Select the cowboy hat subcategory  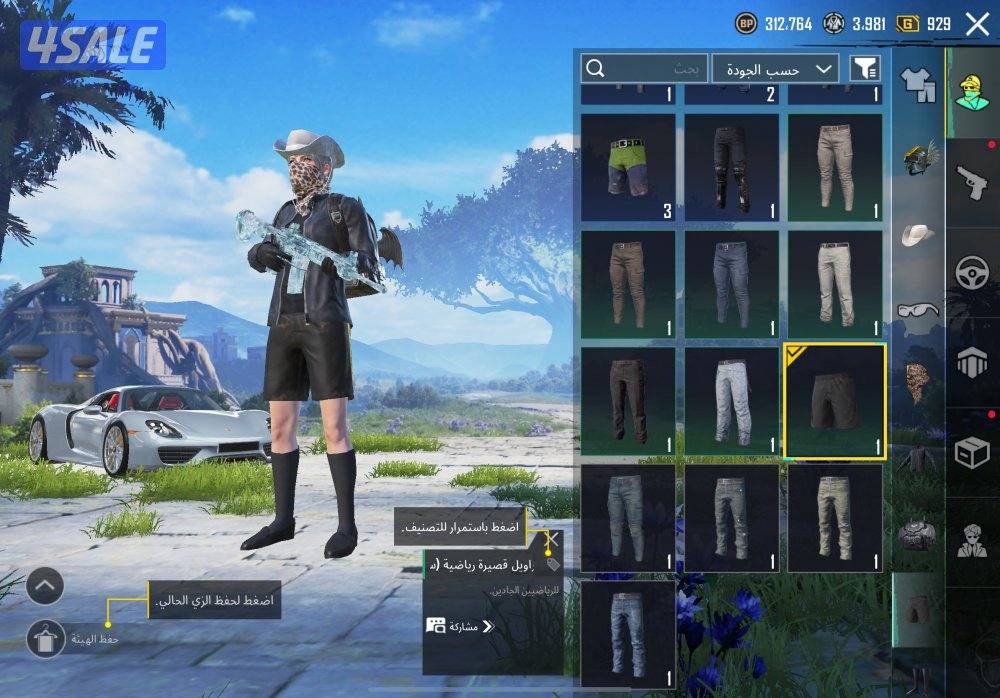pyautogui.click(x=917, y=234)
